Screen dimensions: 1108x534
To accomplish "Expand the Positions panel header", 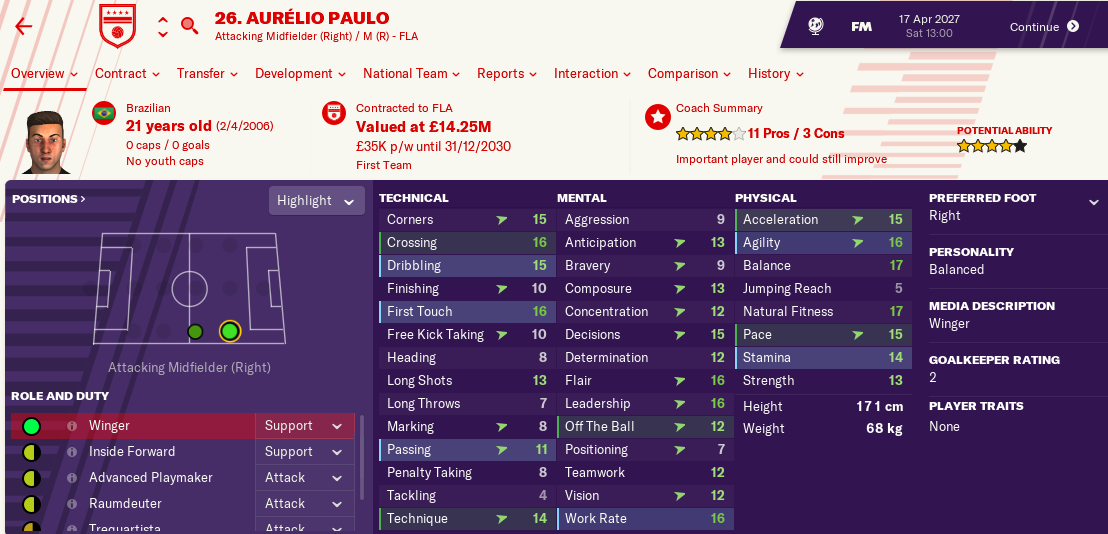I will (x=49, y=199).
